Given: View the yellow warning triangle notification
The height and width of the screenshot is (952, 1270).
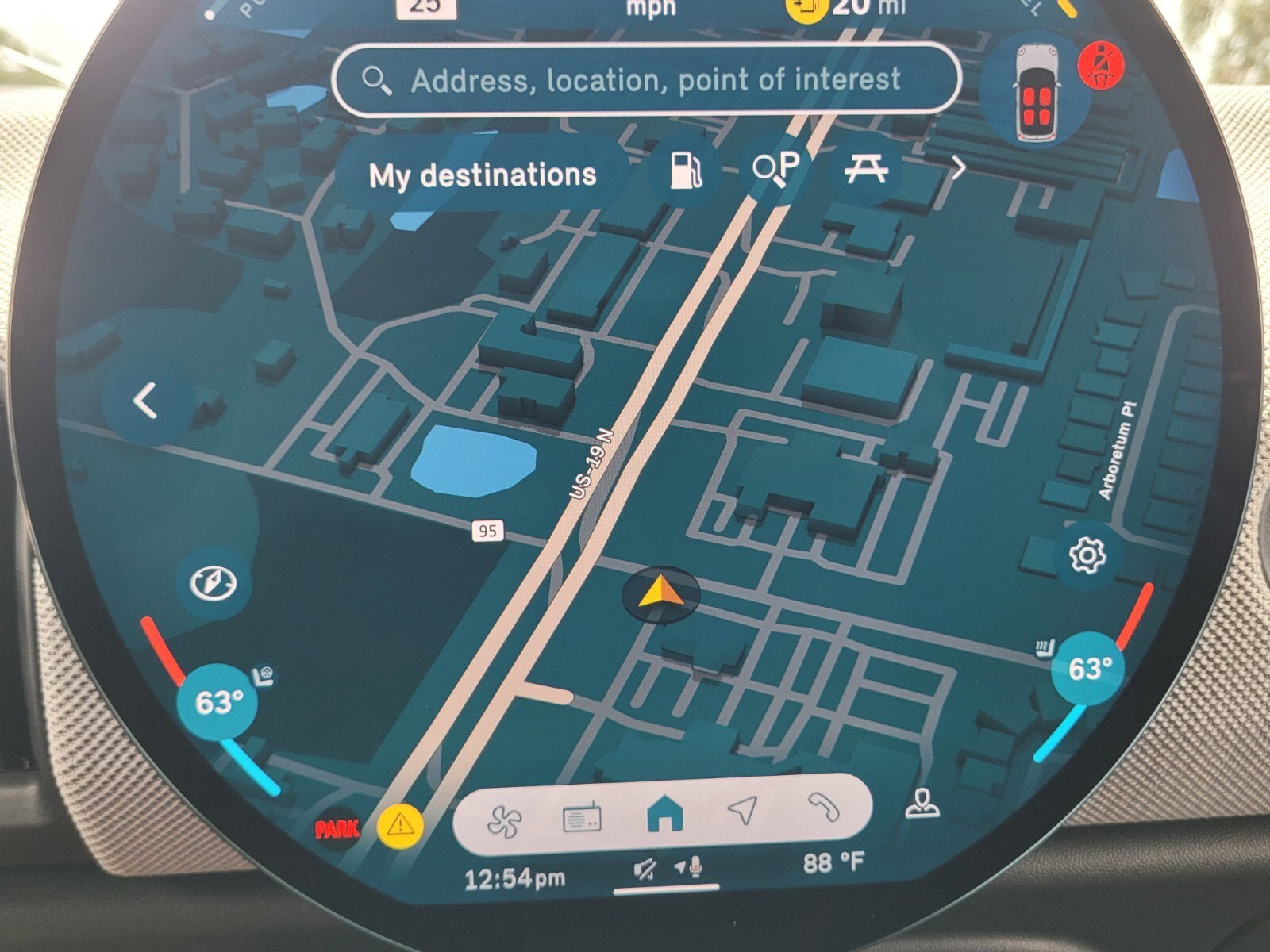Looking at the screenshot, I should pyautogui.click(x=401, y=824).
